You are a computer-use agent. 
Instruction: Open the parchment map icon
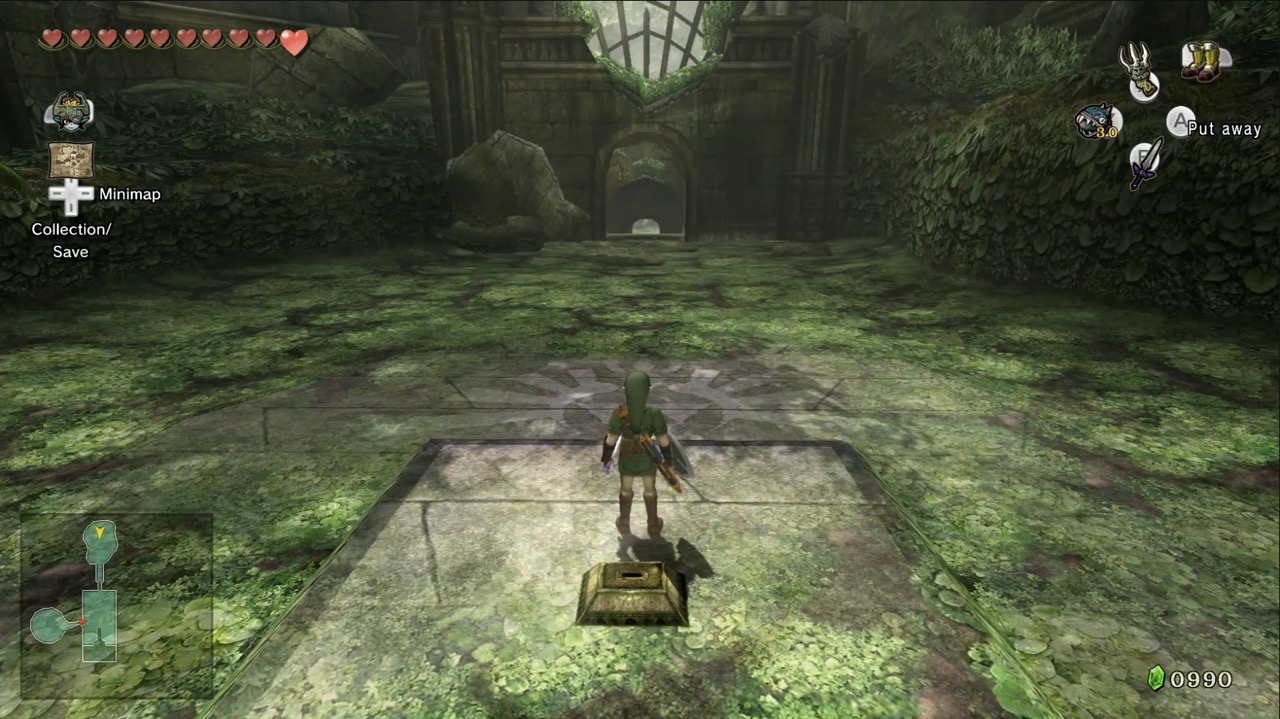(x=71, y=160)
